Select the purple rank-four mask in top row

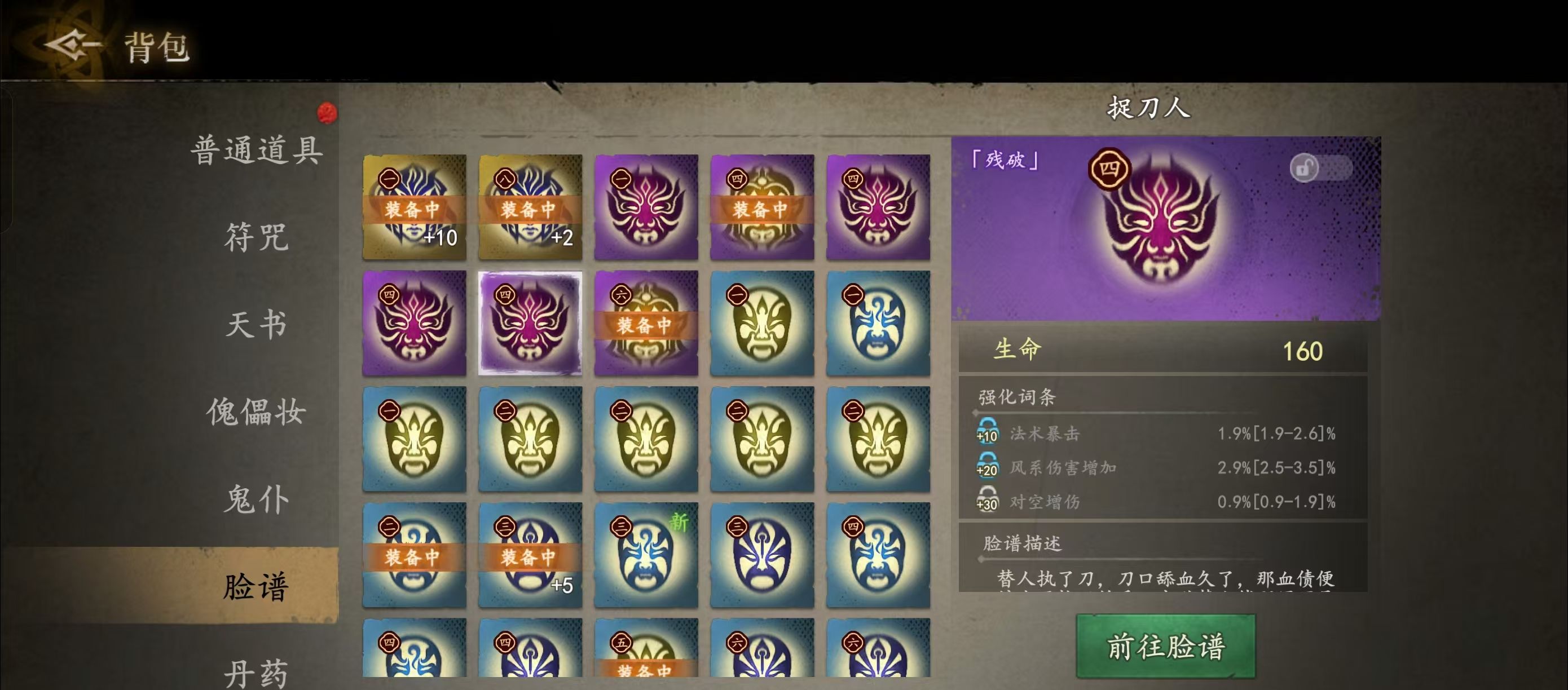(879, 207)
